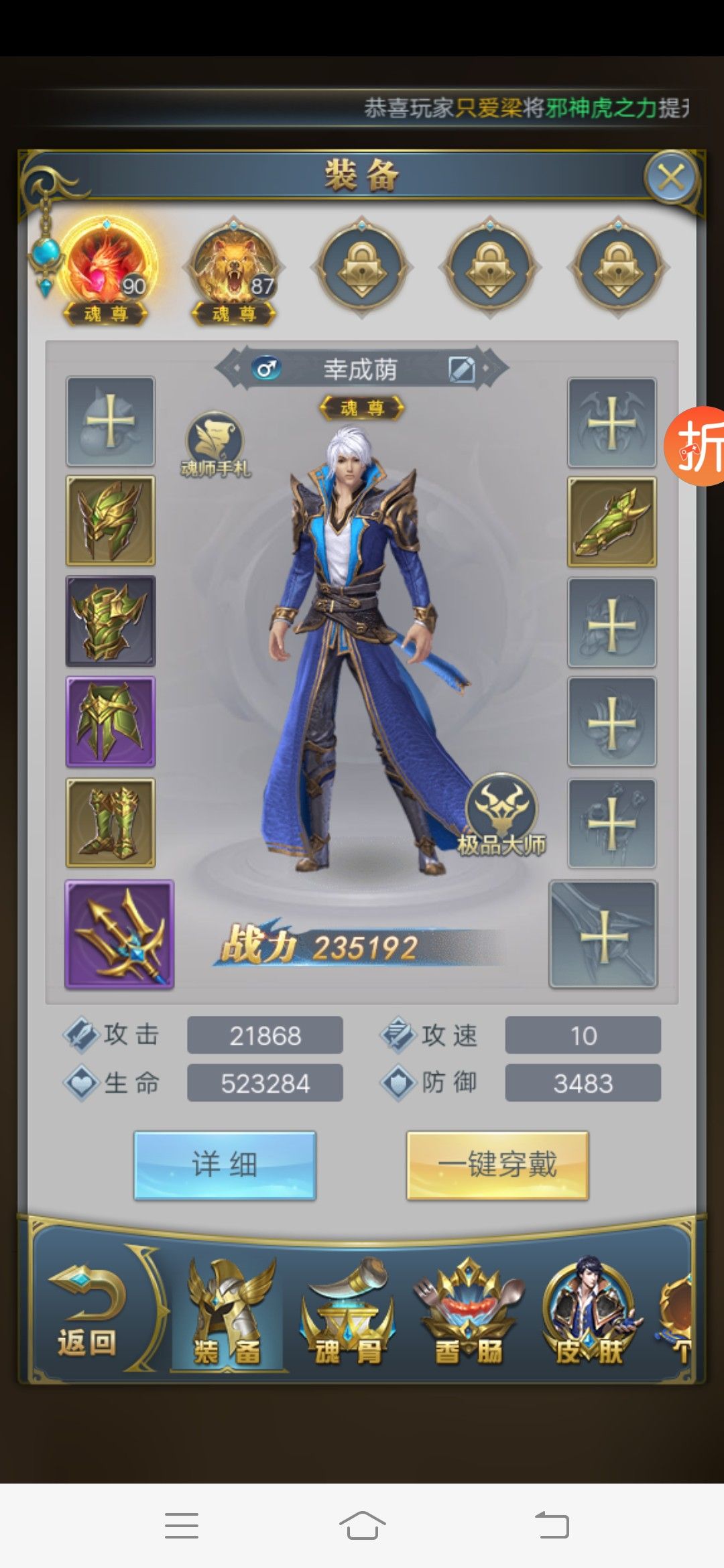This screenshot has height=1568, width=724.
Task: Select the green helmet equipment slot
Action: pyautogui.click(x=111, y=521)
